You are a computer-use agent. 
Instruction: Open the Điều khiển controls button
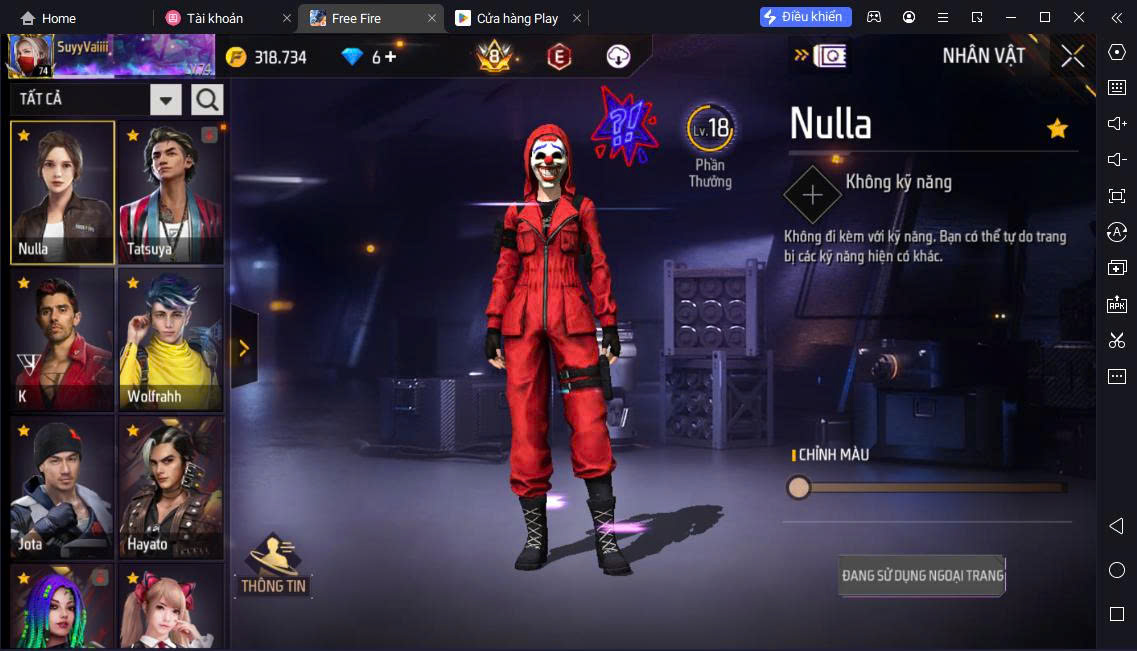805,17
